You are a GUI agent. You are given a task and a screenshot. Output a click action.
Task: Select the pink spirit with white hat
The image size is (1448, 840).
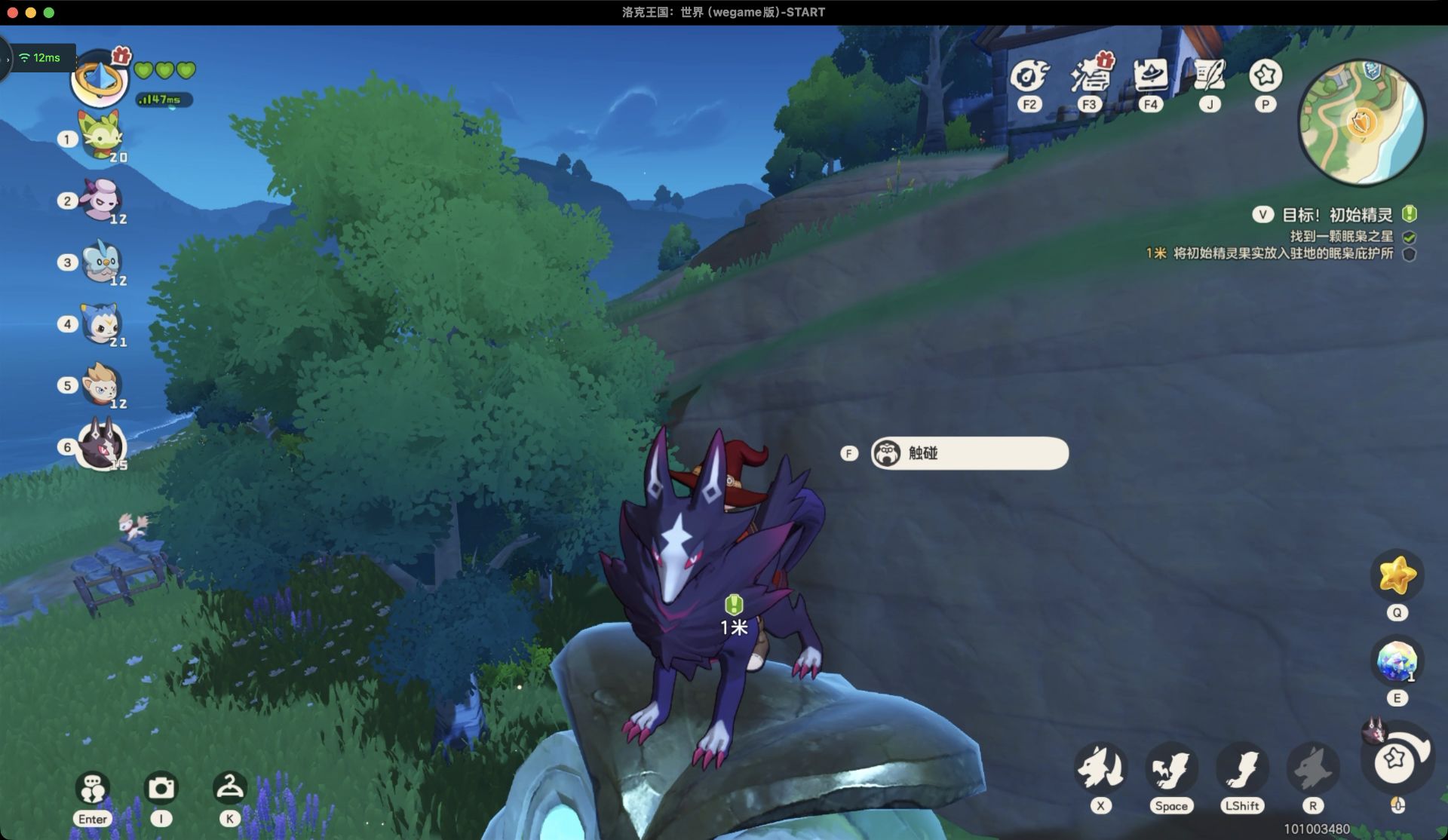click(102, 199)
